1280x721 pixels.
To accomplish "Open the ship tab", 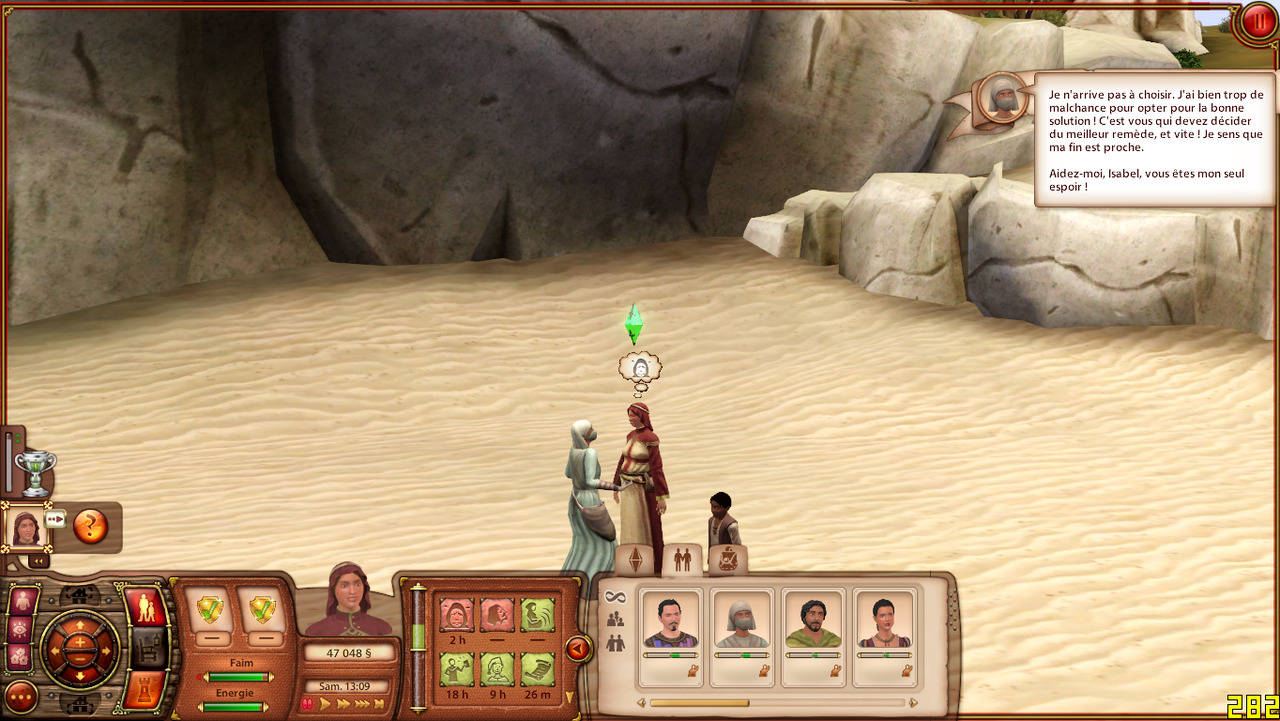I will [x=728, y=560].
